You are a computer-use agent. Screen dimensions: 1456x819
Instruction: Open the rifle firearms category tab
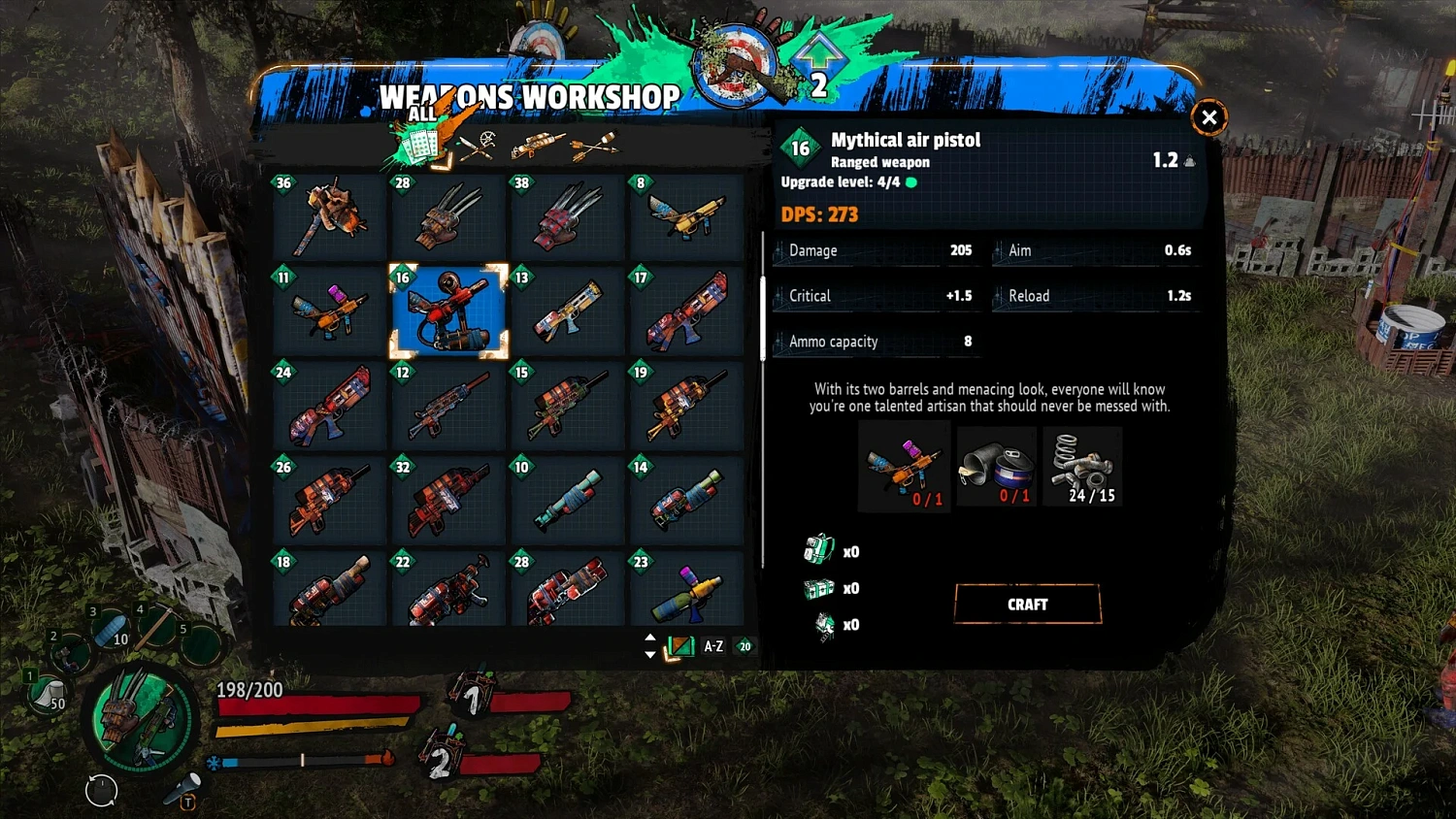tap(537, 146)
